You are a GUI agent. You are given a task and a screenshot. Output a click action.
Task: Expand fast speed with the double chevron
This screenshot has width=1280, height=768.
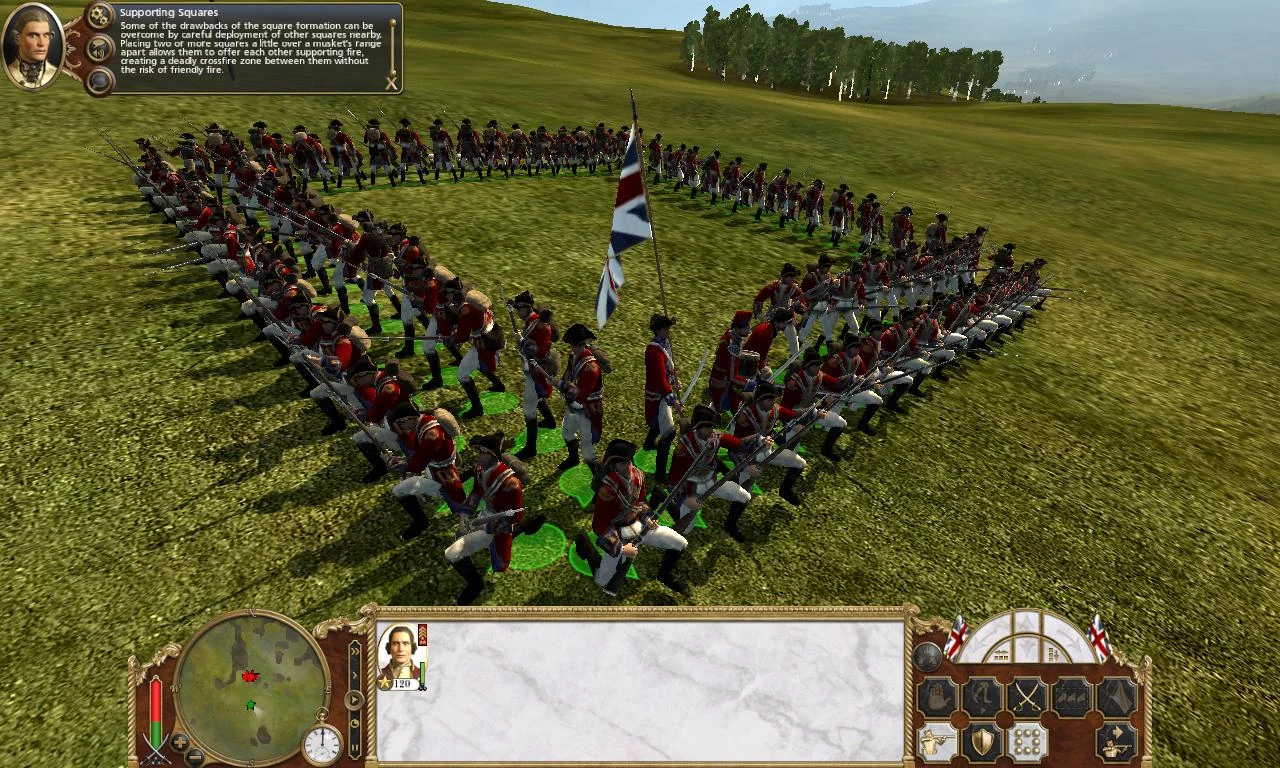coord(354,650)
